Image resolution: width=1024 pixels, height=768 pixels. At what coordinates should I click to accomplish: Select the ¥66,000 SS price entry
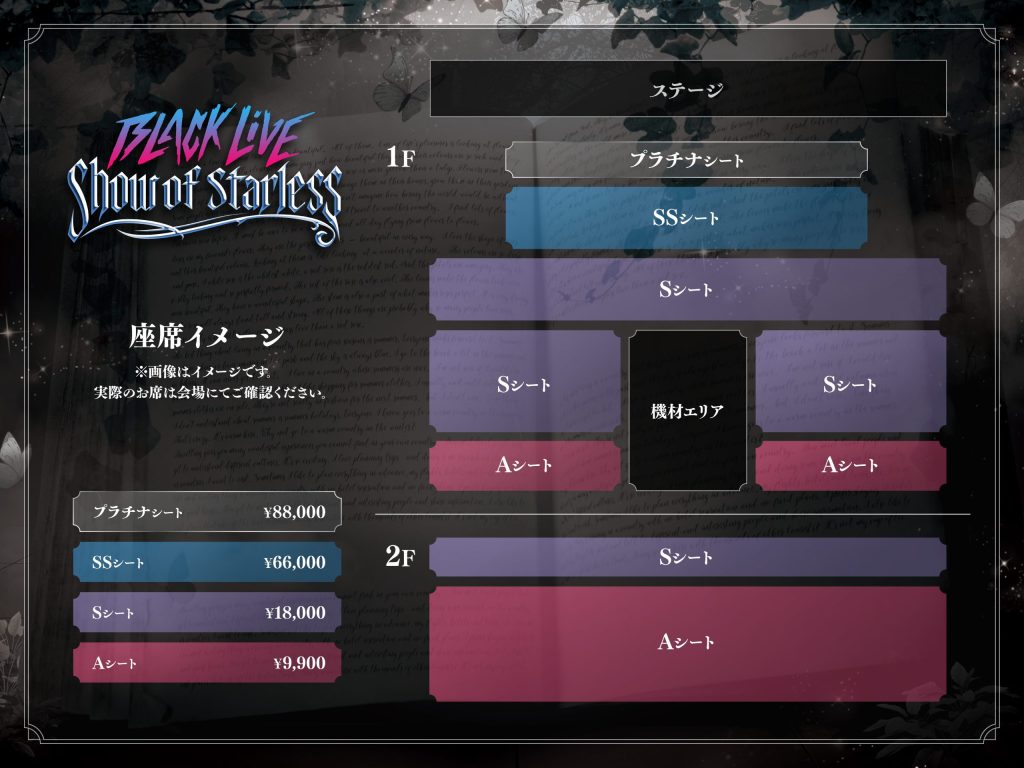click(x=207, y=562)
